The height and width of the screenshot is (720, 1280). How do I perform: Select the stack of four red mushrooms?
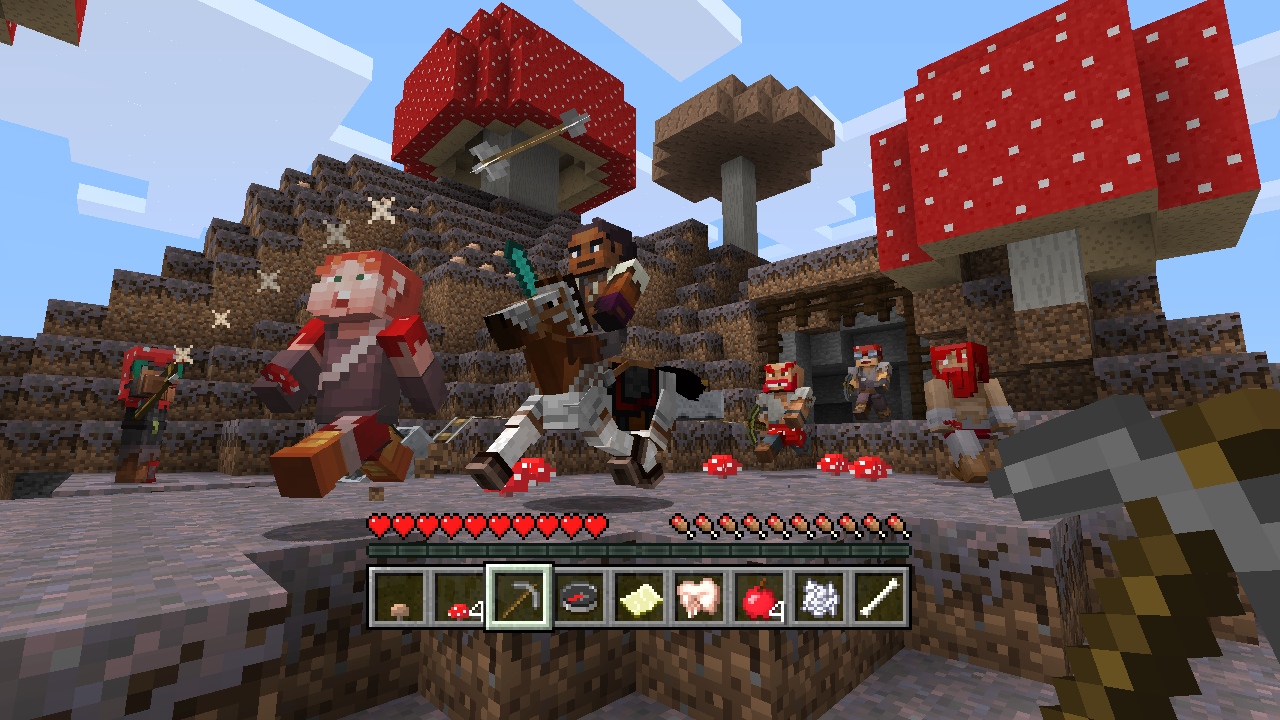coord(460,600)
